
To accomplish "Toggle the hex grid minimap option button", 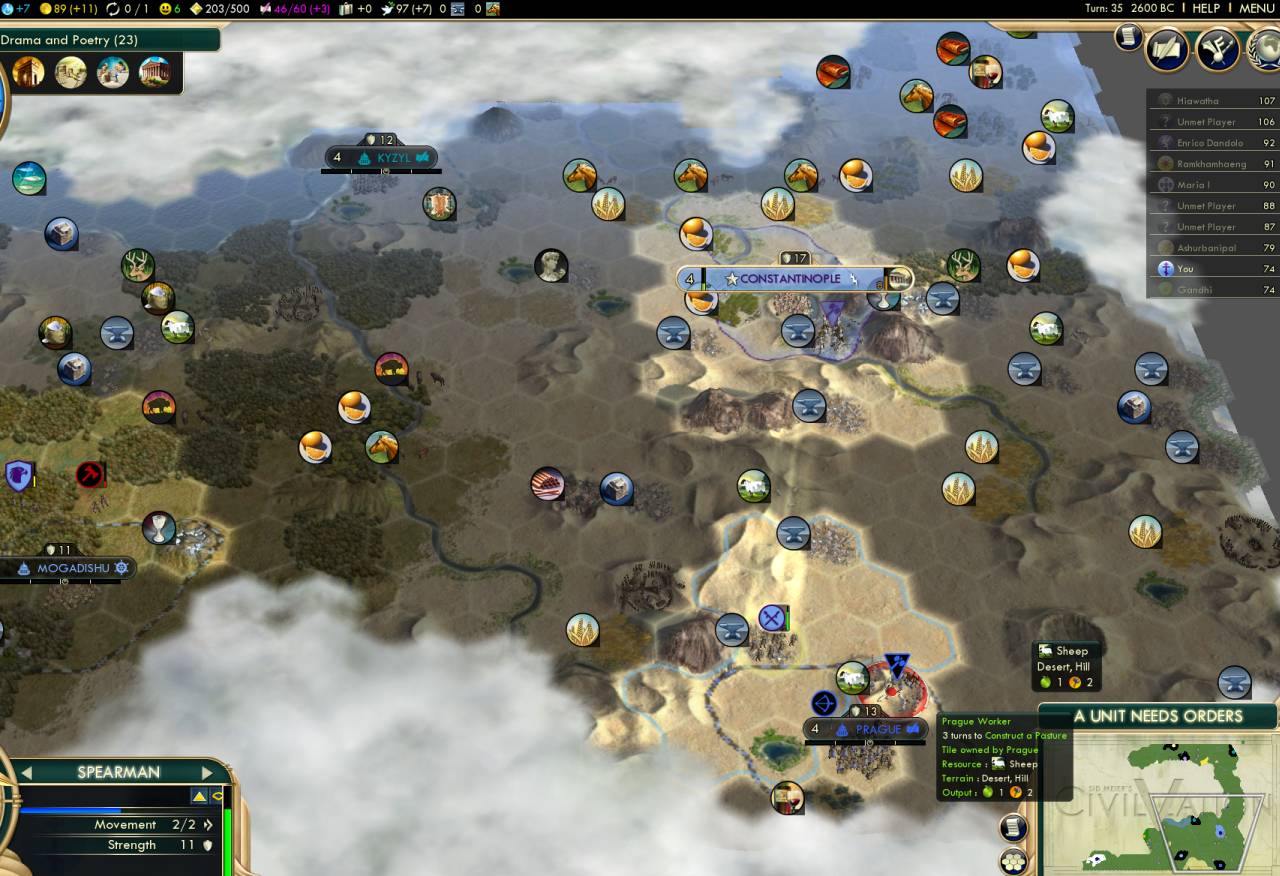I will pyautogui.click(x=1013, y=861).
